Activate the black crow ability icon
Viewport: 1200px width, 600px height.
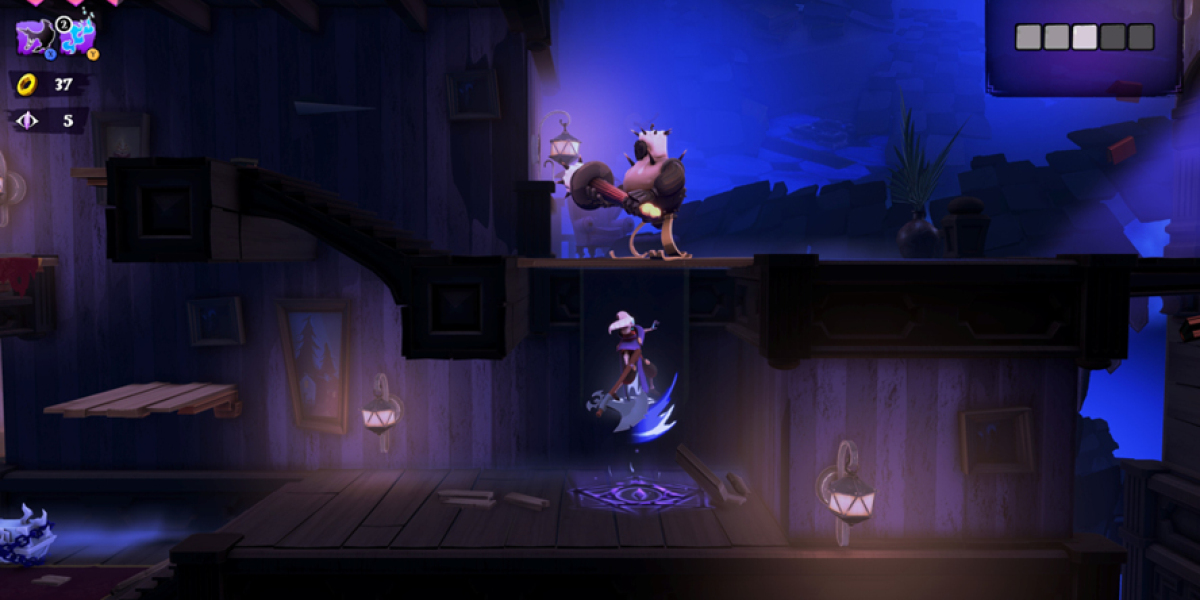(37, 36)
